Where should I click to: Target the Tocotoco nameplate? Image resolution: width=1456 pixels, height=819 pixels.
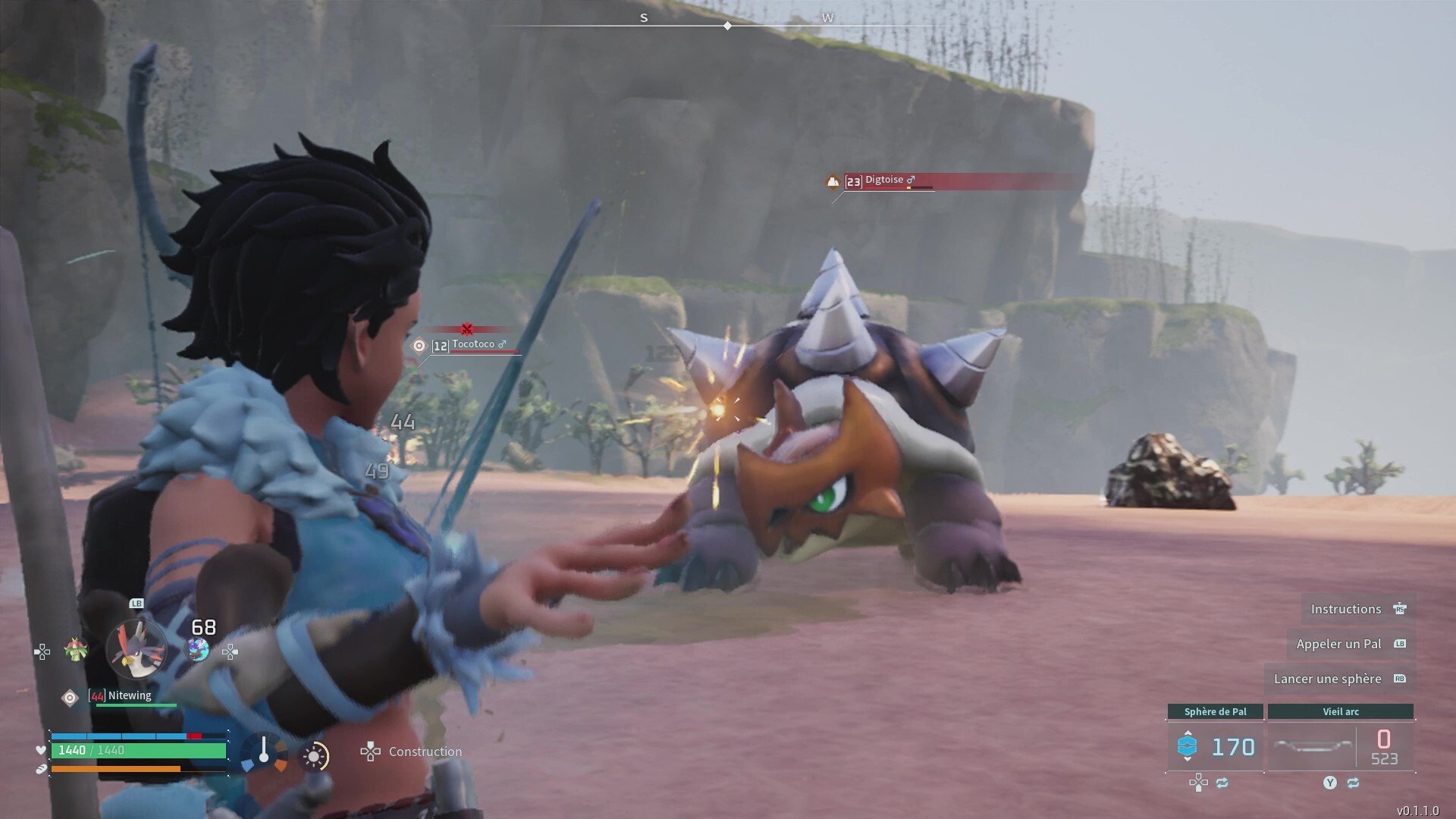(472, 344)
